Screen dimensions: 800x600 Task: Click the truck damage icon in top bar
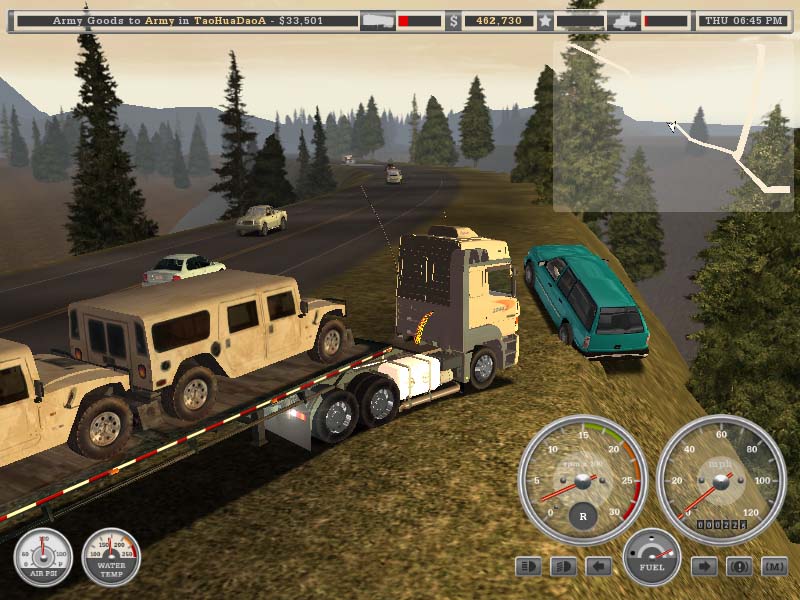(x=624, y=20)
